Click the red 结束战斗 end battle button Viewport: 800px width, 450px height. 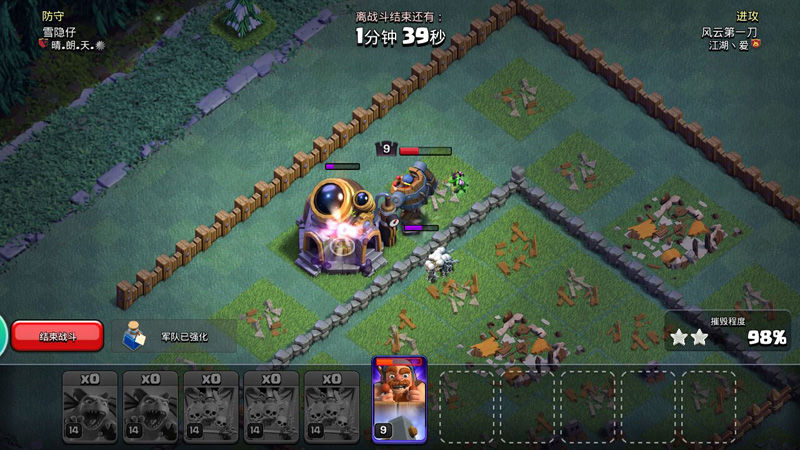(57, 336)
